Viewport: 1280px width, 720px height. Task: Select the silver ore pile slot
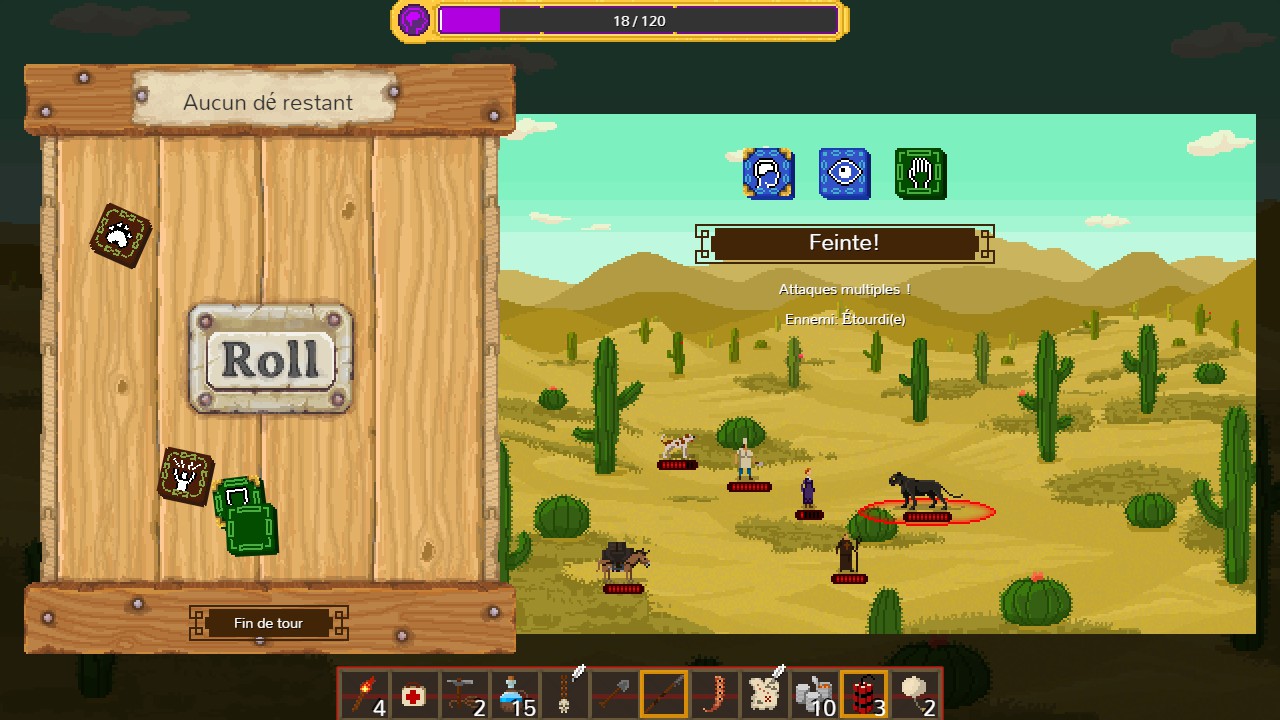click(x=814, y=693)
